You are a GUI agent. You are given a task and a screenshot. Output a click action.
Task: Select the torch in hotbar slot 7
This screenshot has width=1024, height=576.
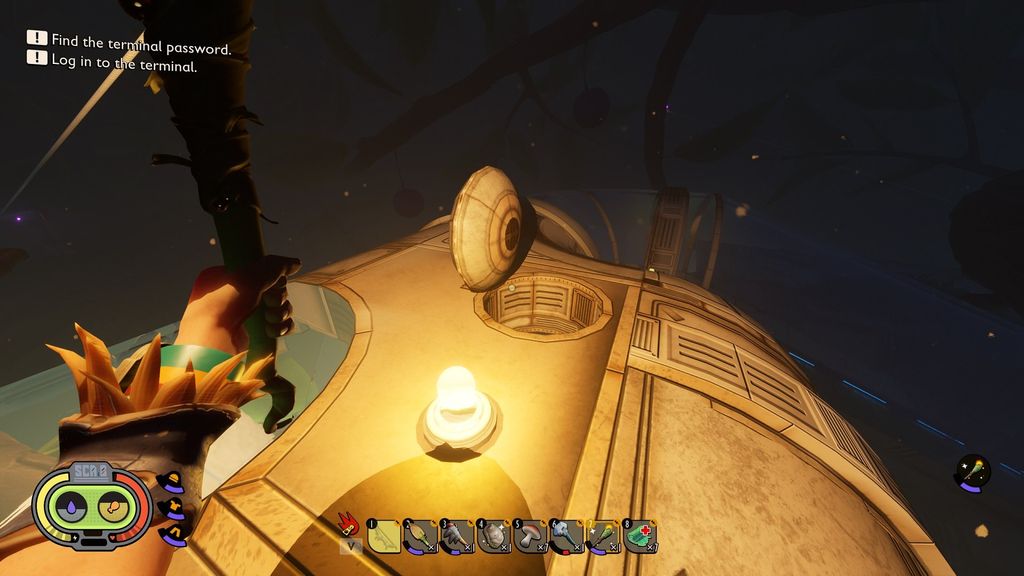pos(603,537)
